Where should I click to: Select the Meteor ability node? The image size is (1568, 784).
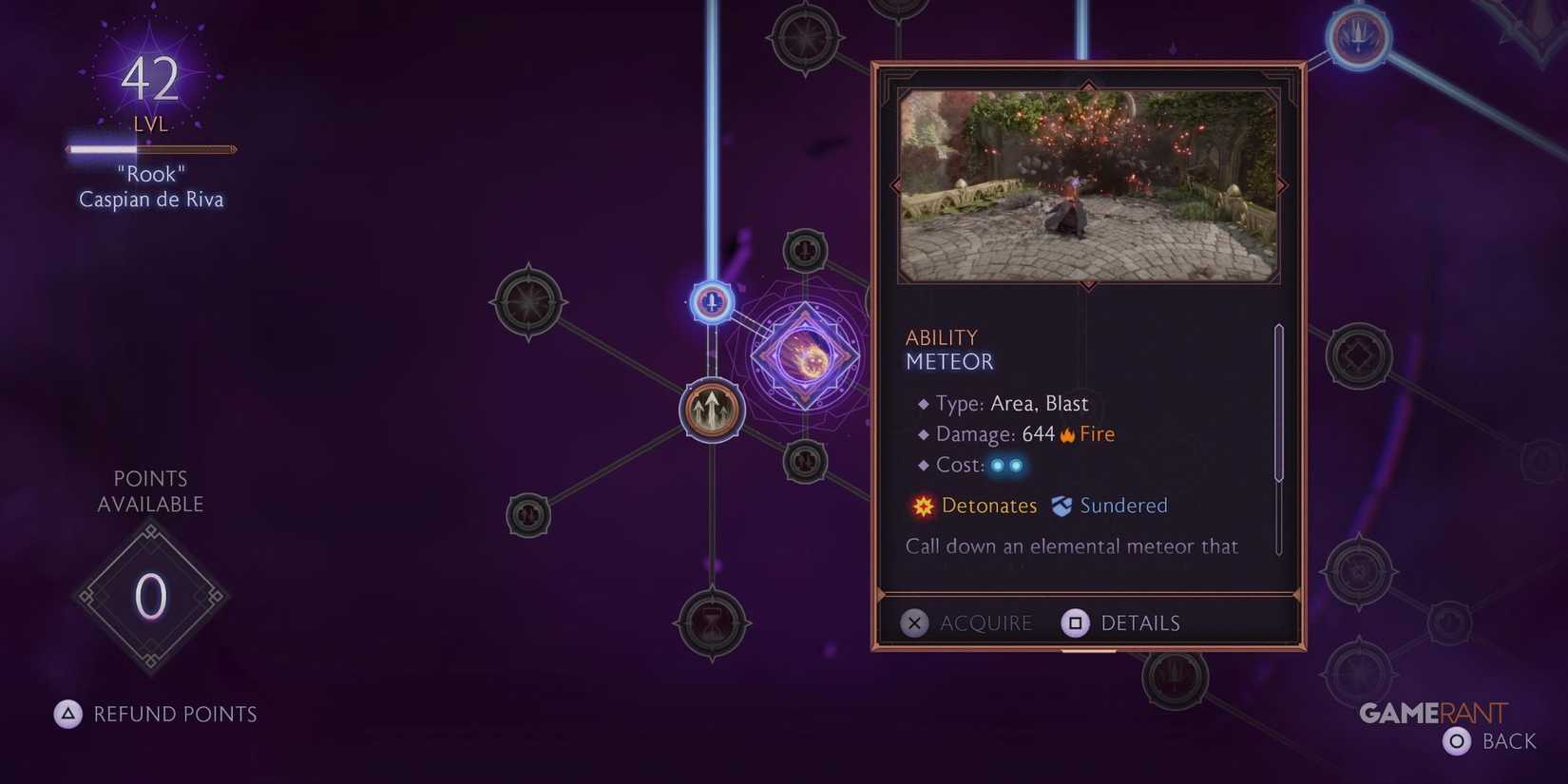[807, 356]
